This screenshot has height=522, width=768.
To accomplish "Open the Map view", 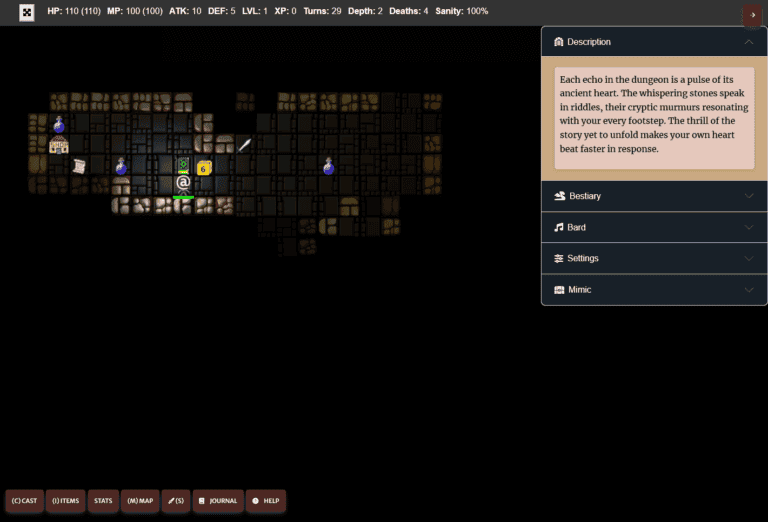I will click(140, 500).
